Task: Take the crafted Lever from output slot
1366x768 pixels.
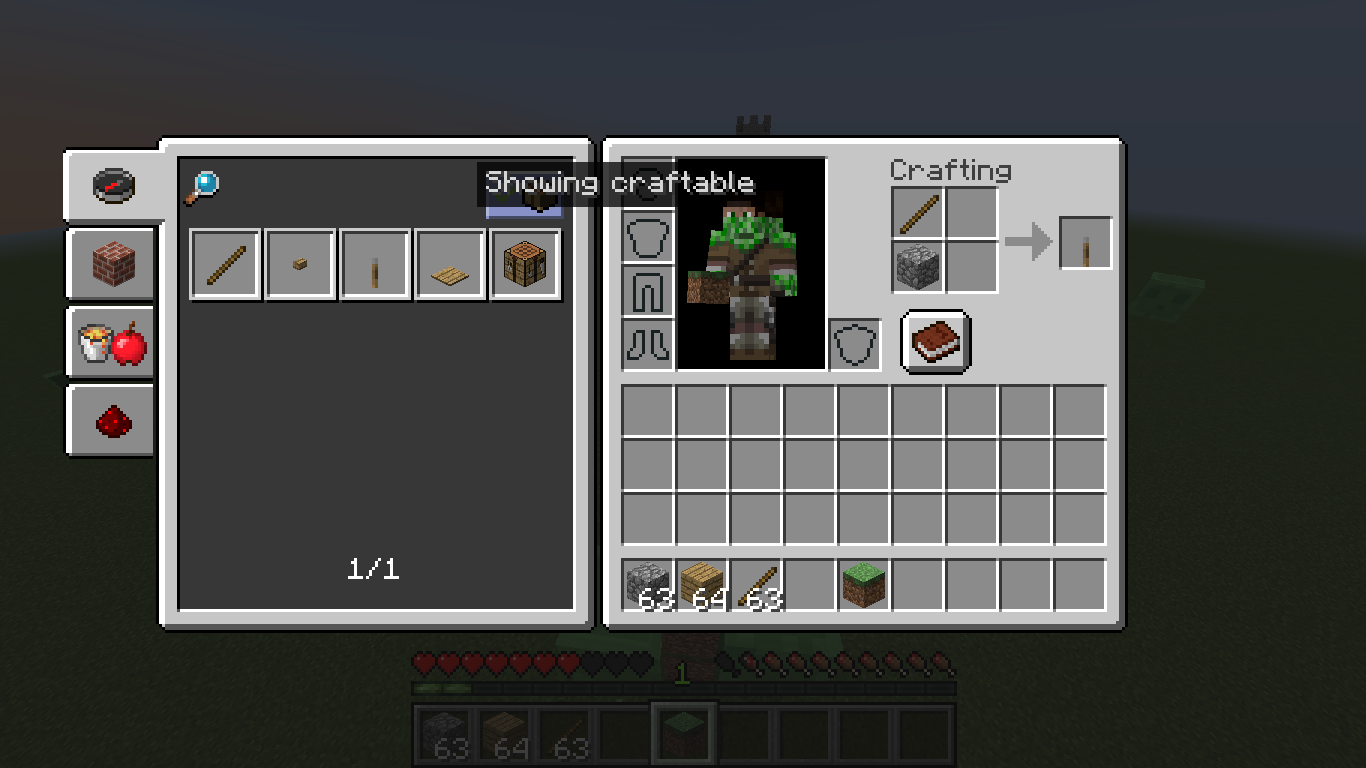Action: pyautogui.click(x=1085, y=241)
